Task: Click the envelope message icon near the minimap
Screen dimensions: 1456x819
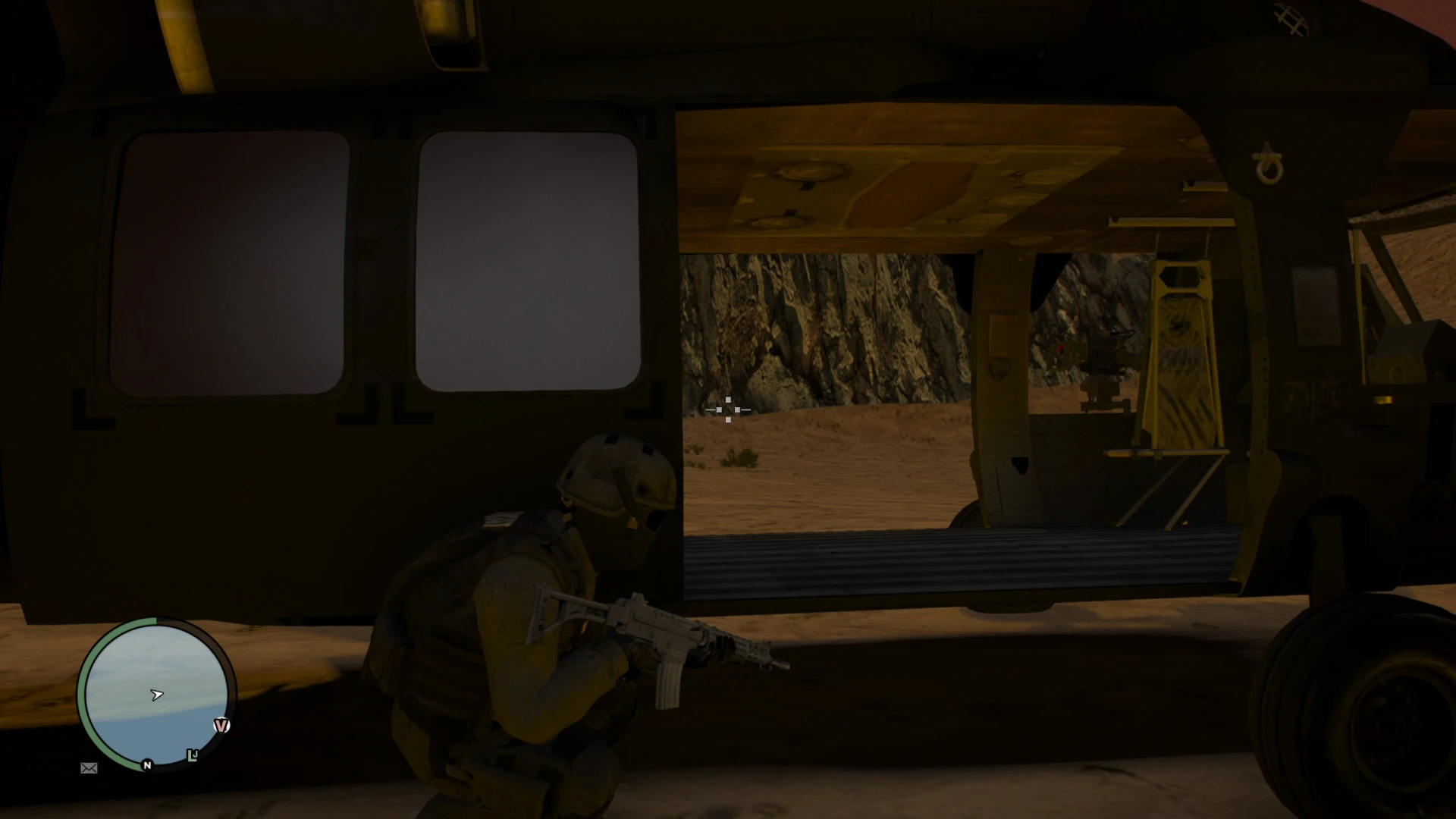Action: click(89, 768)
